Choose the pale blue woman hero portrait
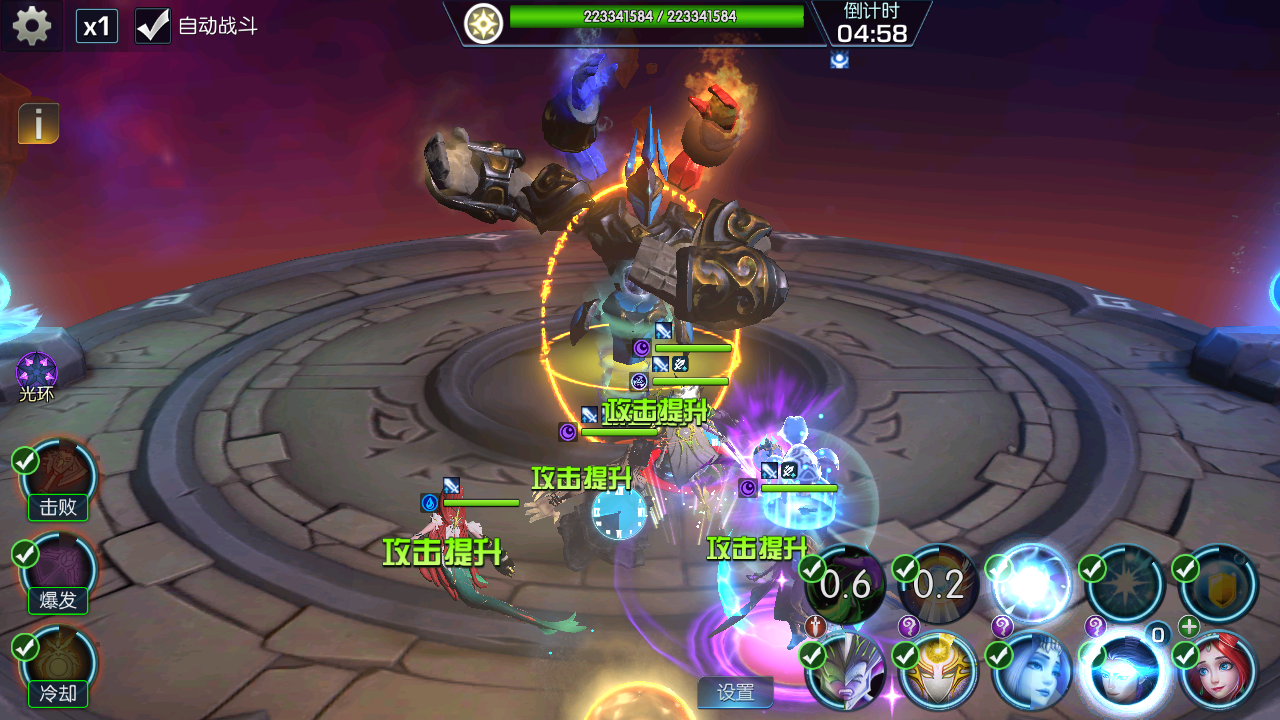 (1032, 670)
